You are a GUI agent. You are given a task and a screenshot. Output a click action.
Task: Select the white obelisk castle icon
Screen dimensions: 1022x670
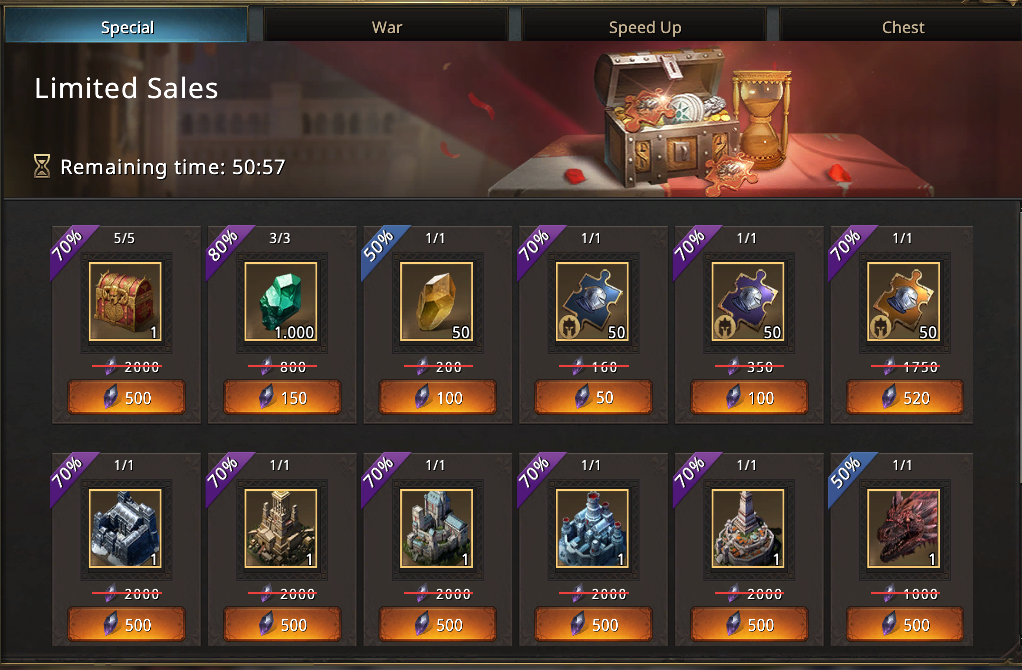click(x=749, y=529)
